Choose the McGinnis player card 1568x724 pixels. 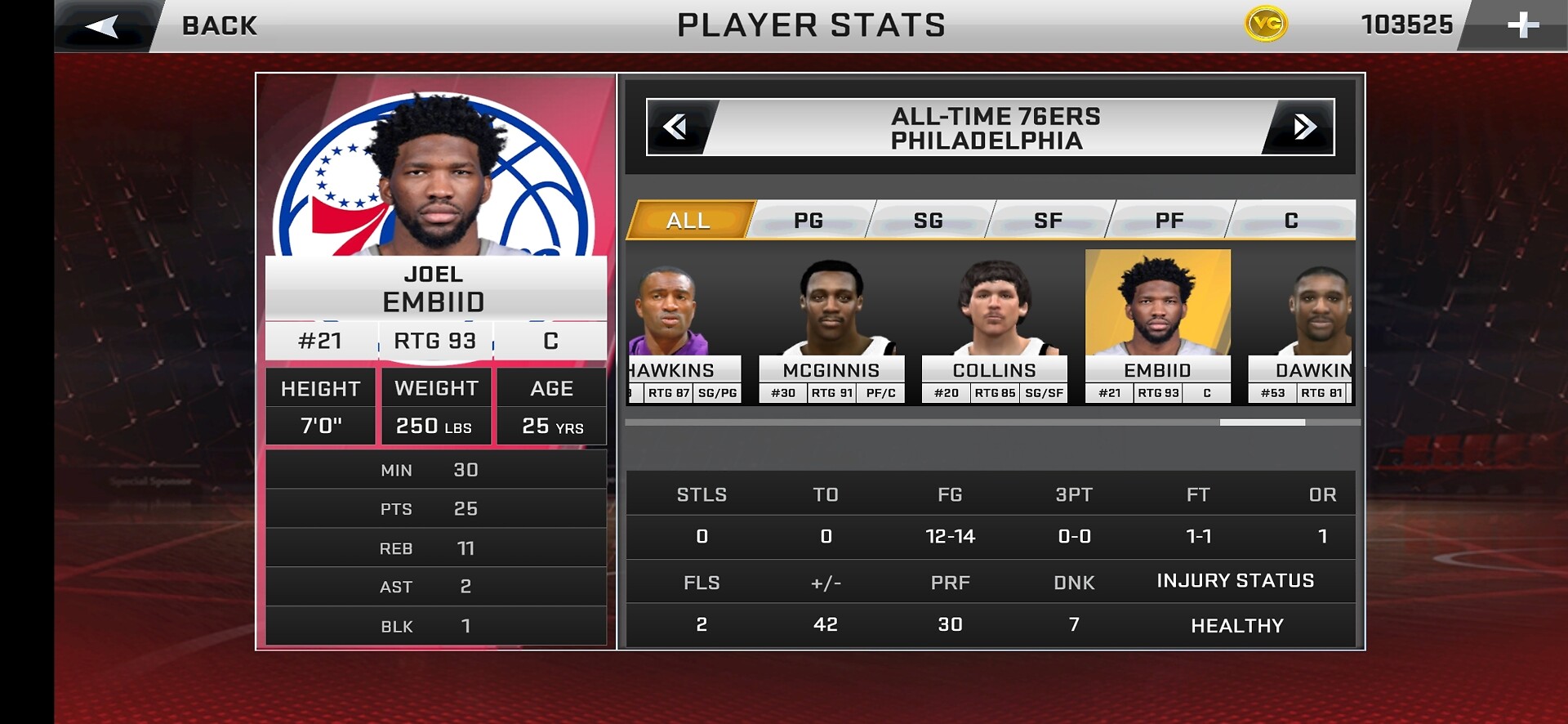(x=831, y=327)
